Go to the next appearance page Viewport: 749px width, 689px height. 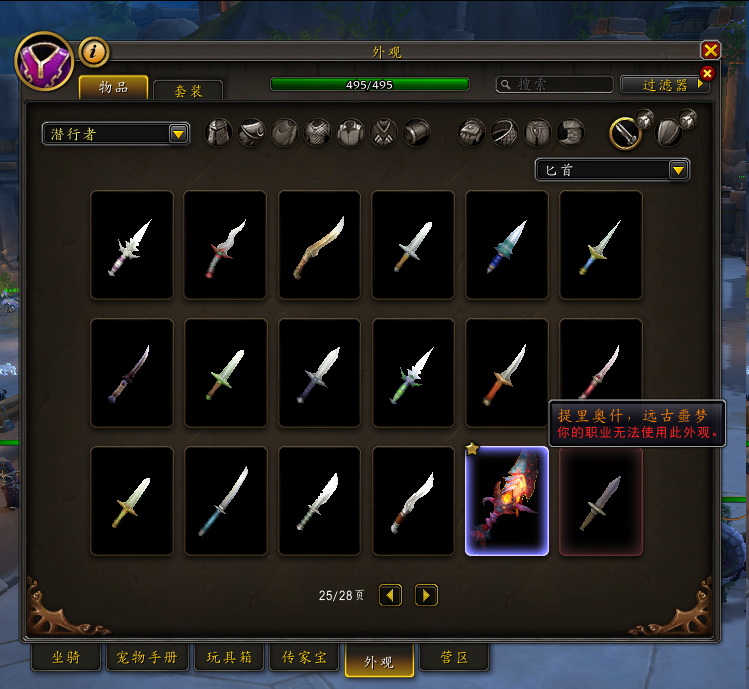426,595
